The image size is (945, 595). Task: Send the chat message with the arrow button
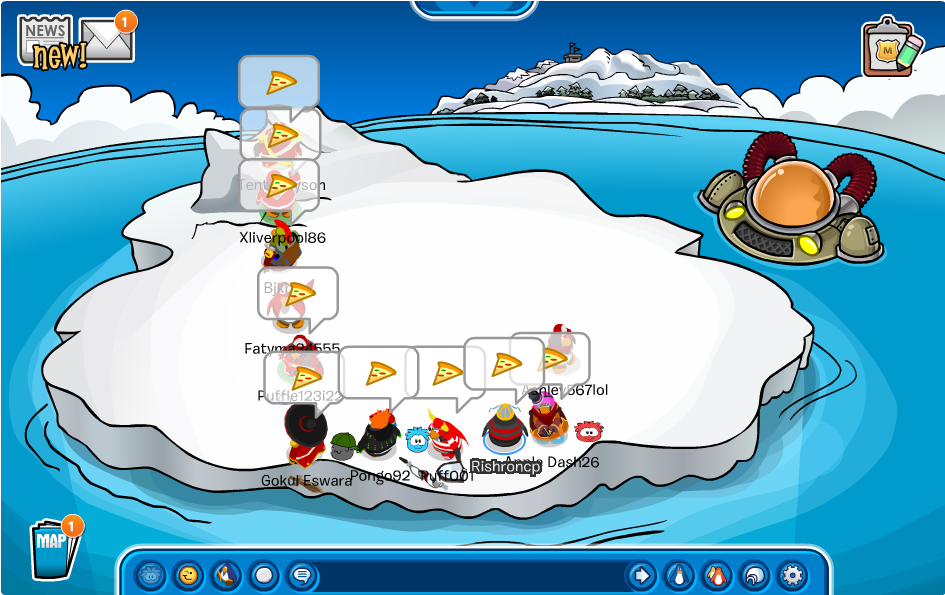(x=641, y=575)
